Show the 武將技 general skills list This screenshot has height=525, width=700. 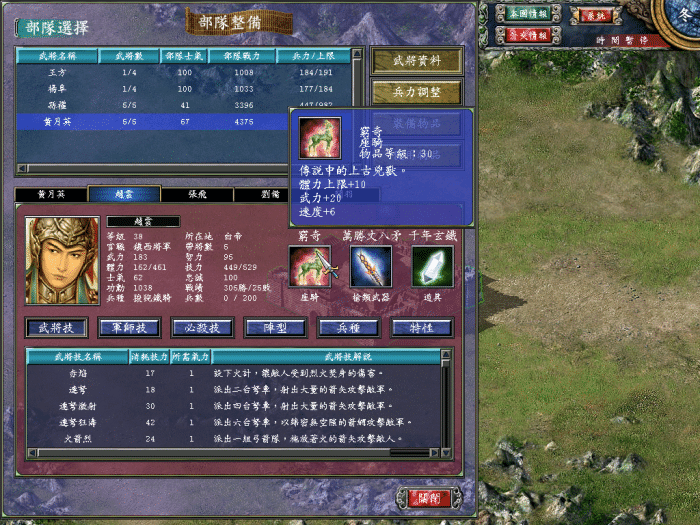[57, 328]
